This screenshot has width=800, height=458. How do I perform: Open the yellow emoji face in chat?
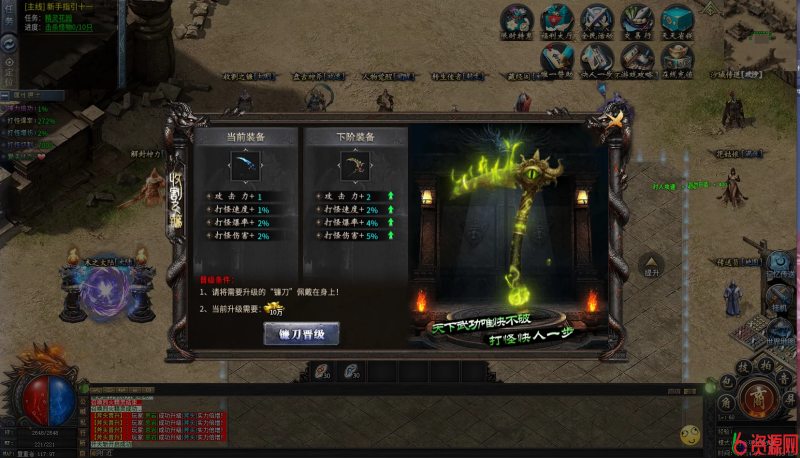coord(689,434)
